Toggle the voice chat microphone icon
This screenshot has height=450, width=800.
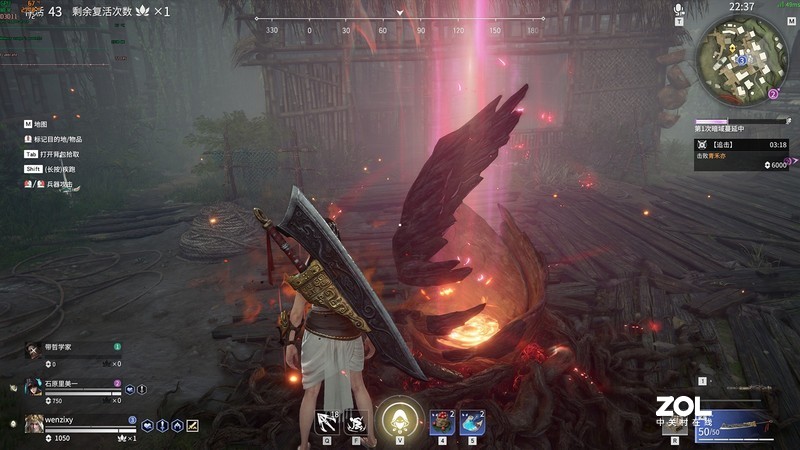678,9
